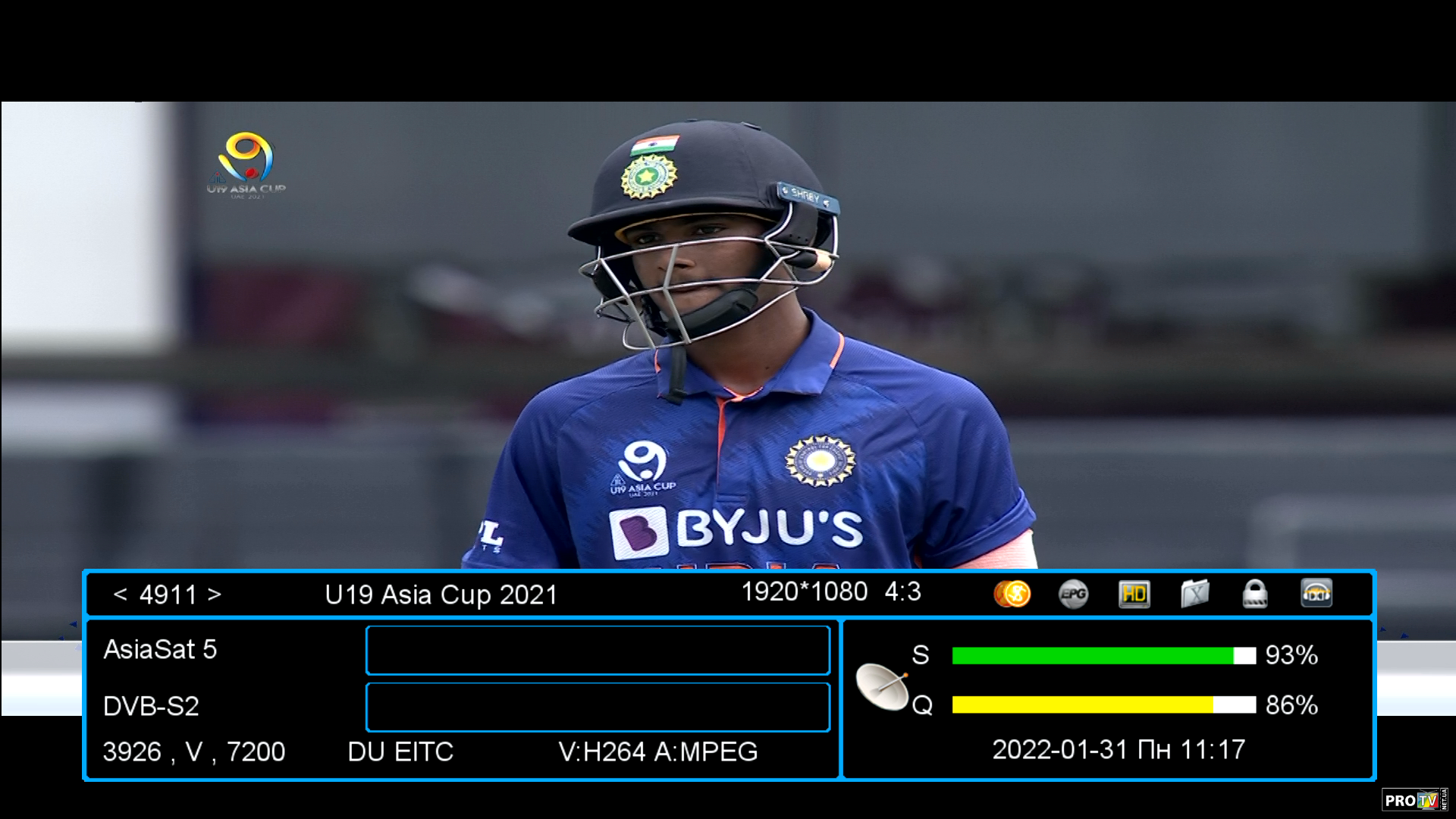The height and width of the screenshot is (819, 1456).
Task: Click the satellite dish signal icon
Action: (882, 686)
